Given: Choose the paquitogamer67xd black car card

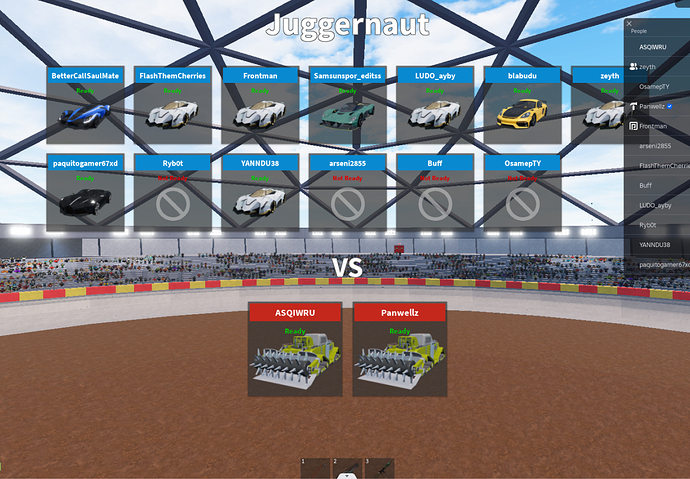Looking at the screenshot, I should click(85, 193).
